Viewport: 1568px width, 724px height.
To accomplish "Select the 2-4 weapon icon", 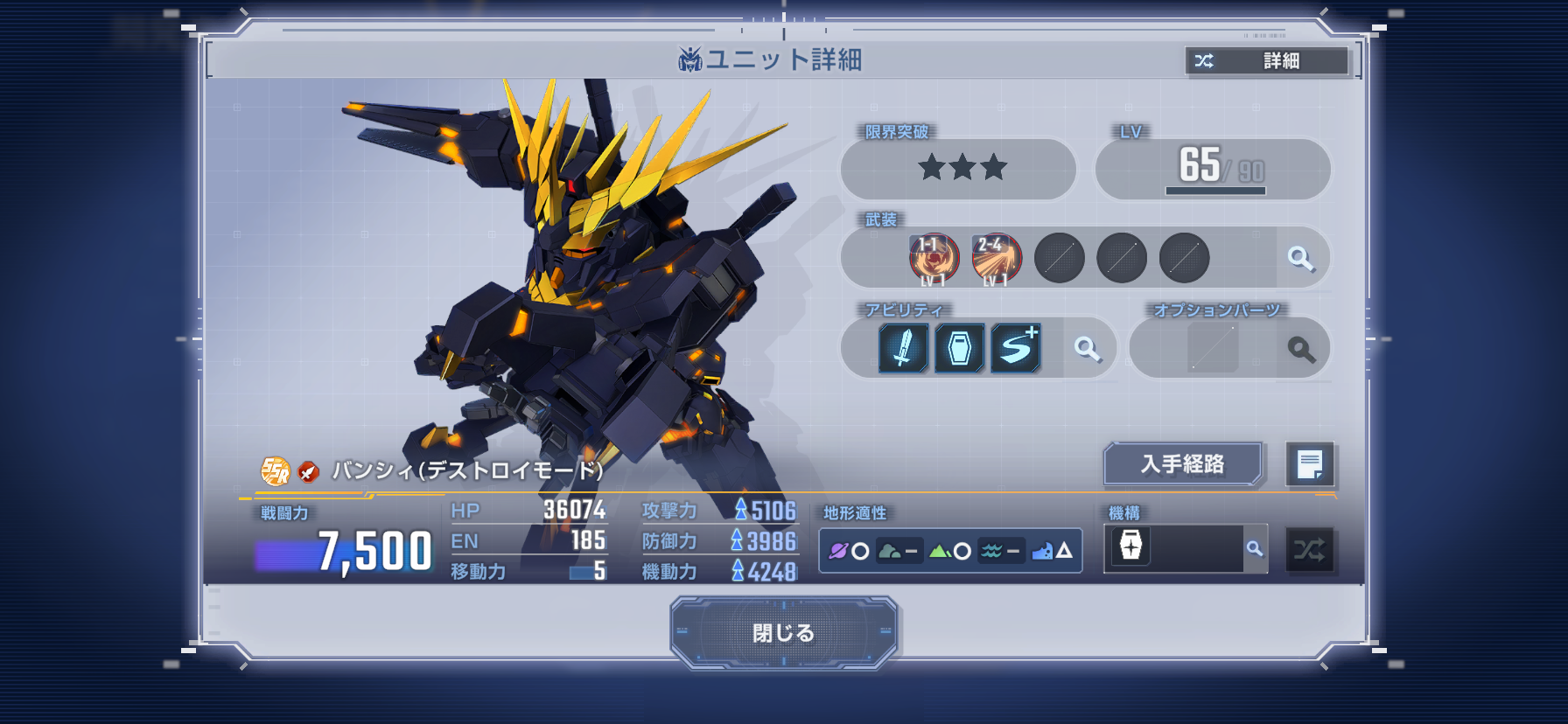I will pyautogui.click(x=997, y=259).
